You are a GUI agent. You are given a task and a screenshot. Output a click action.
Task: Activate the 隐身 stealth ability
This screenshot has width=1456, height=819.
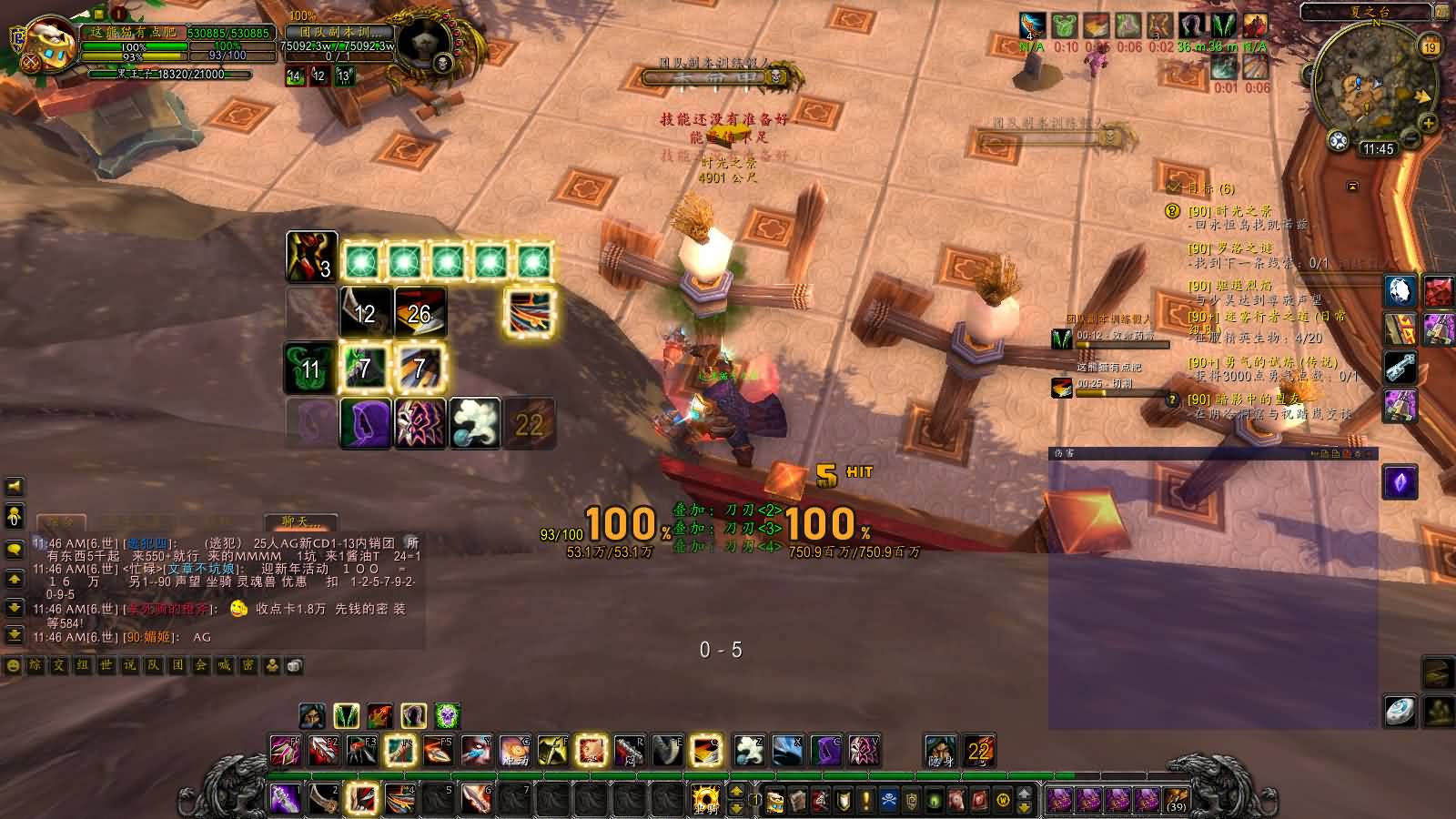click(x=940, y=751)
